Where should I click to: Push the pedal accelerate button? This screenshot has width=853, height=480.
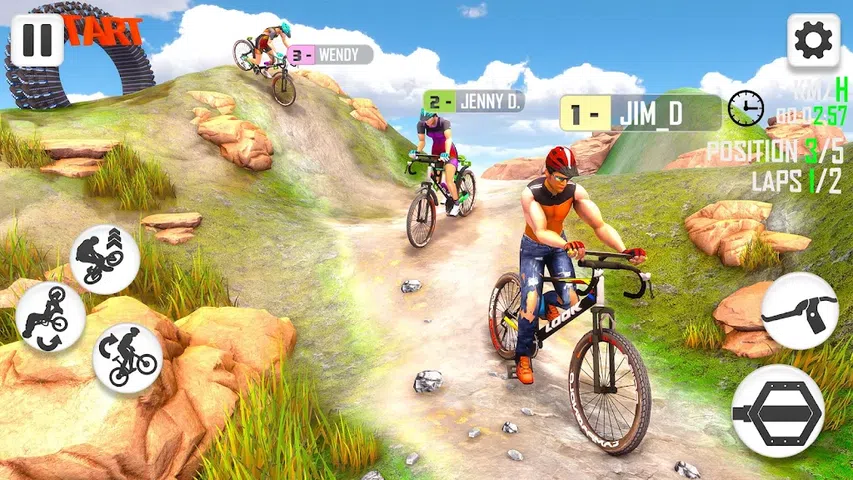point(778,411)
